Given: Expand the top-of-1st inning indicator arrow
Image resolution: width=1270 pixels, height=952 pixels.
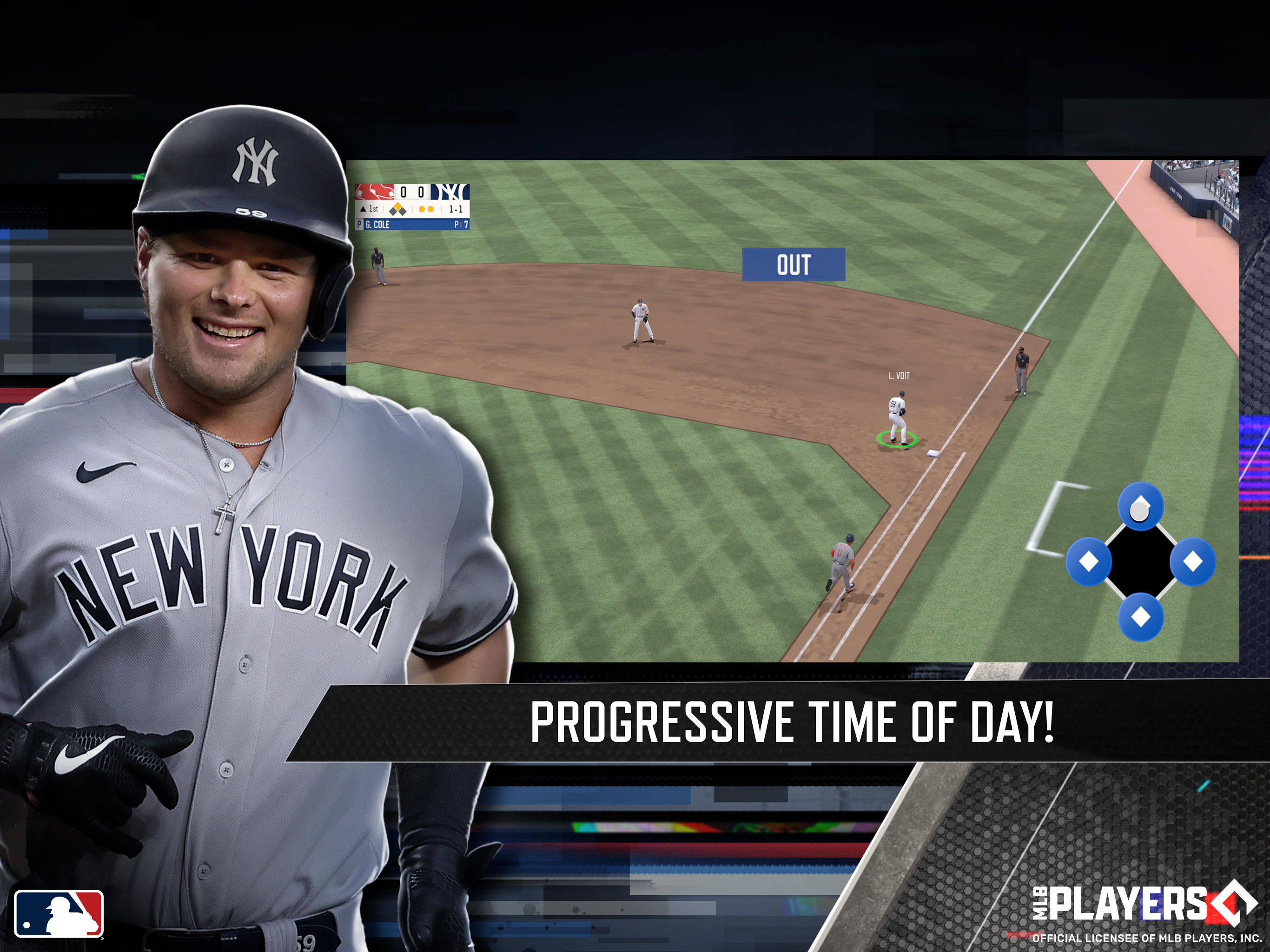Looking at the screenshot, I should (364, 209).
